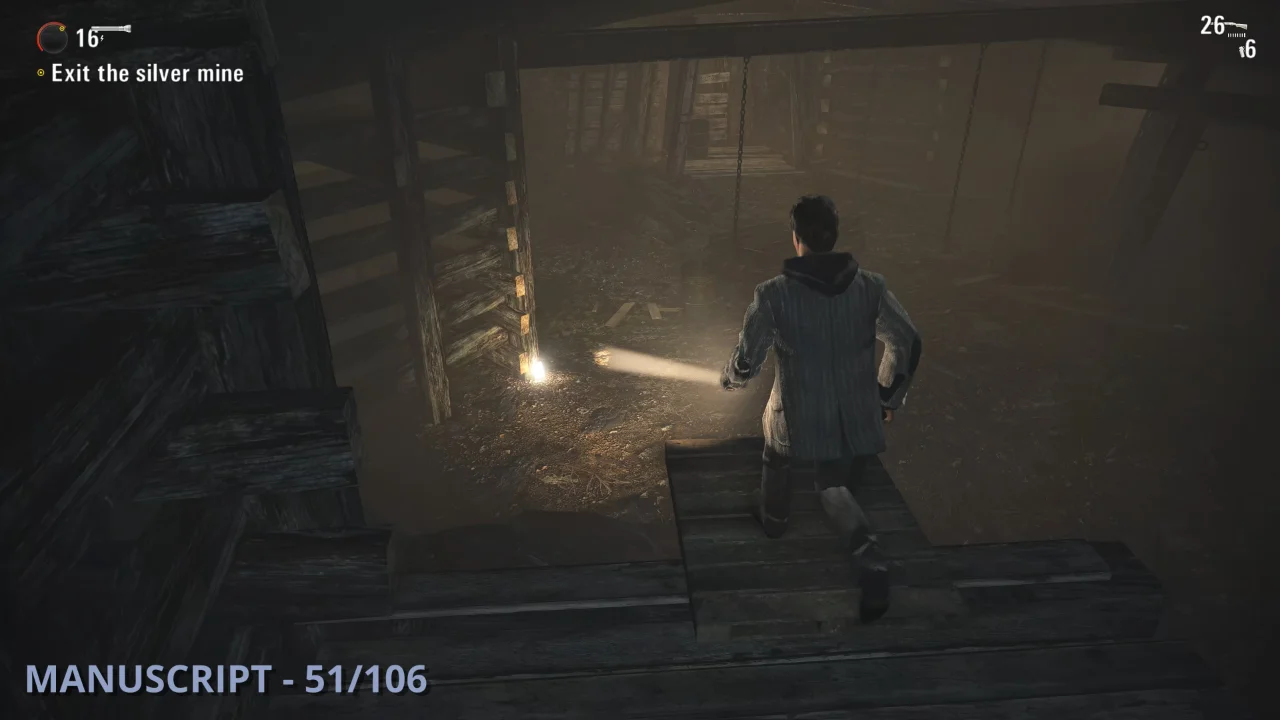1280x720 pixels.
Task: Select the flashlight icon next to battery count
Action: 110,28
